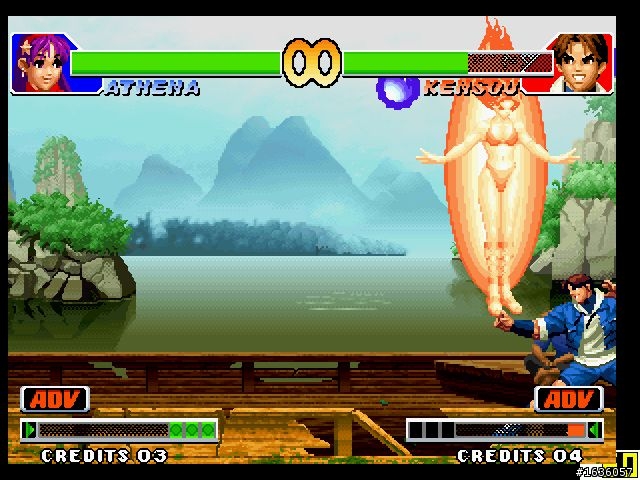Click Athena's character portrait
Viewport: 640px width, 480px height.
(37, 64)
